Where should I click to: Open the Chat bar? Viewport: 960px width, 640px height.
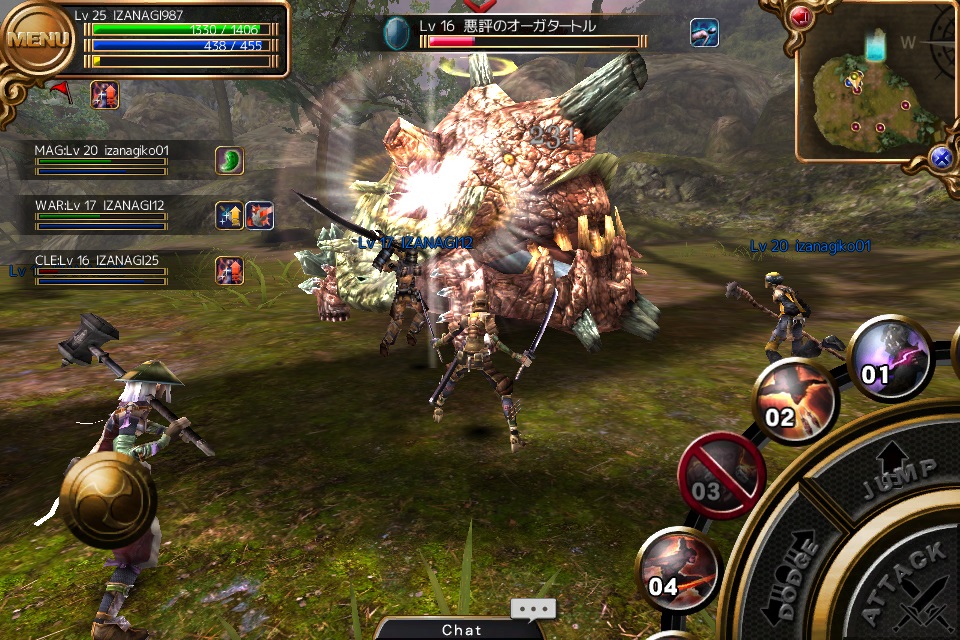[x=462, y=629]
